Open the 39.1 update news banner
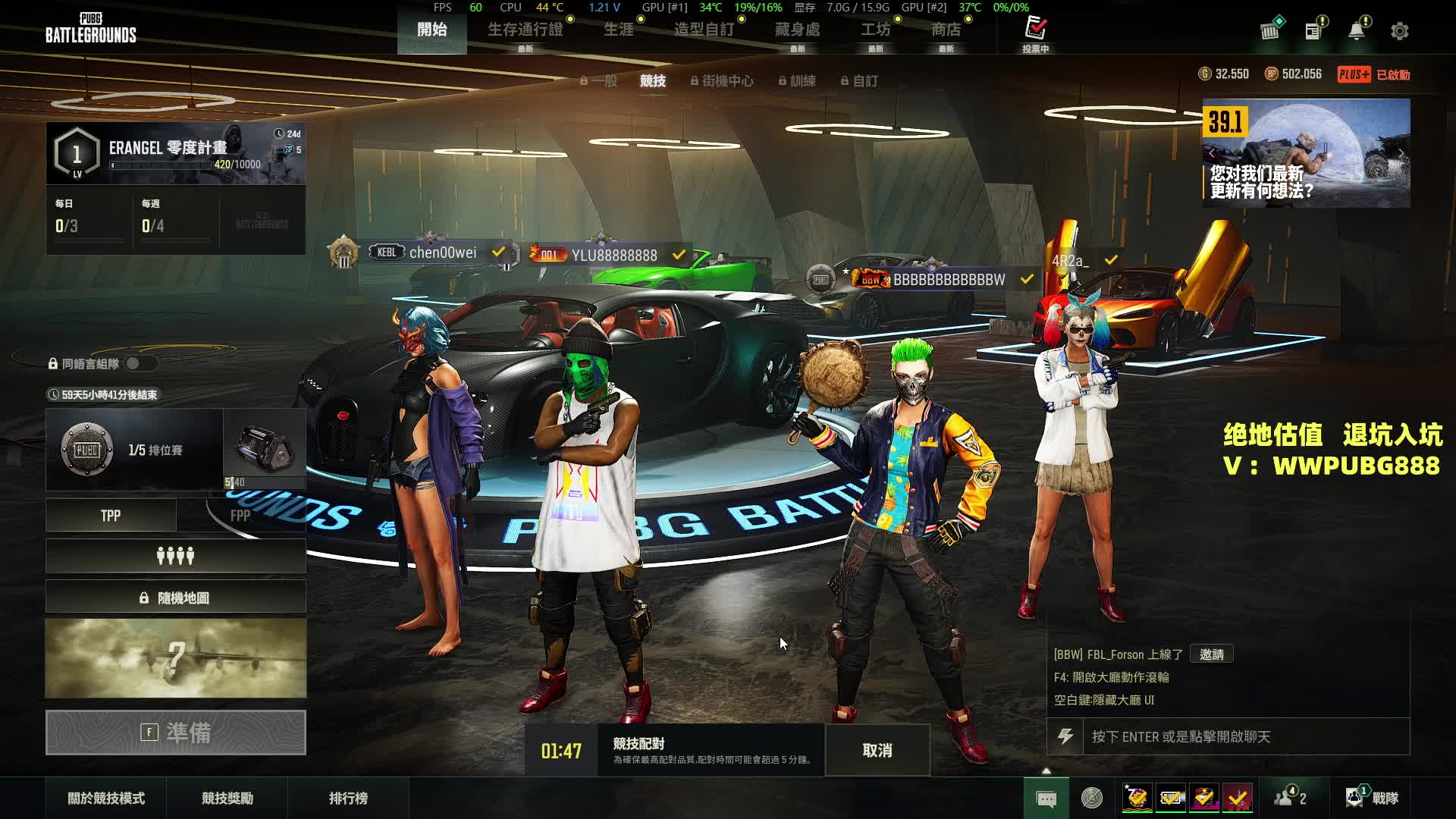The height and width of the screenshot is (819, 1456). click(1306, 153)
